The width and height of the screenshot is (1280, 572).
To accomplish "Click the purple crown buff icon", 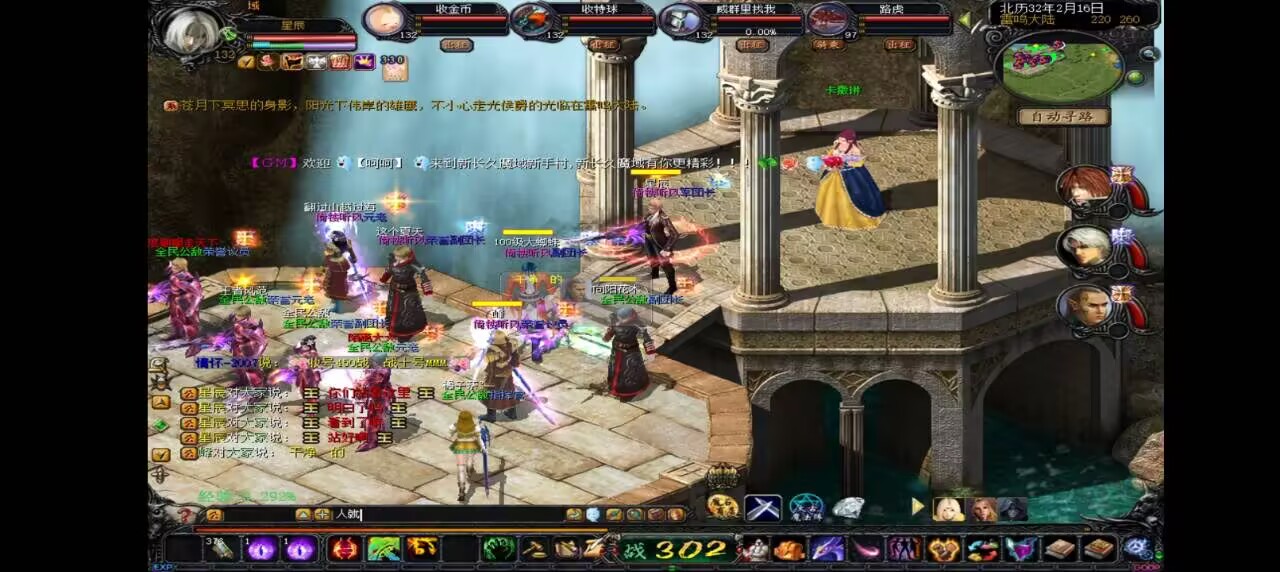I will pyautogui.click(x=364, y=62).
